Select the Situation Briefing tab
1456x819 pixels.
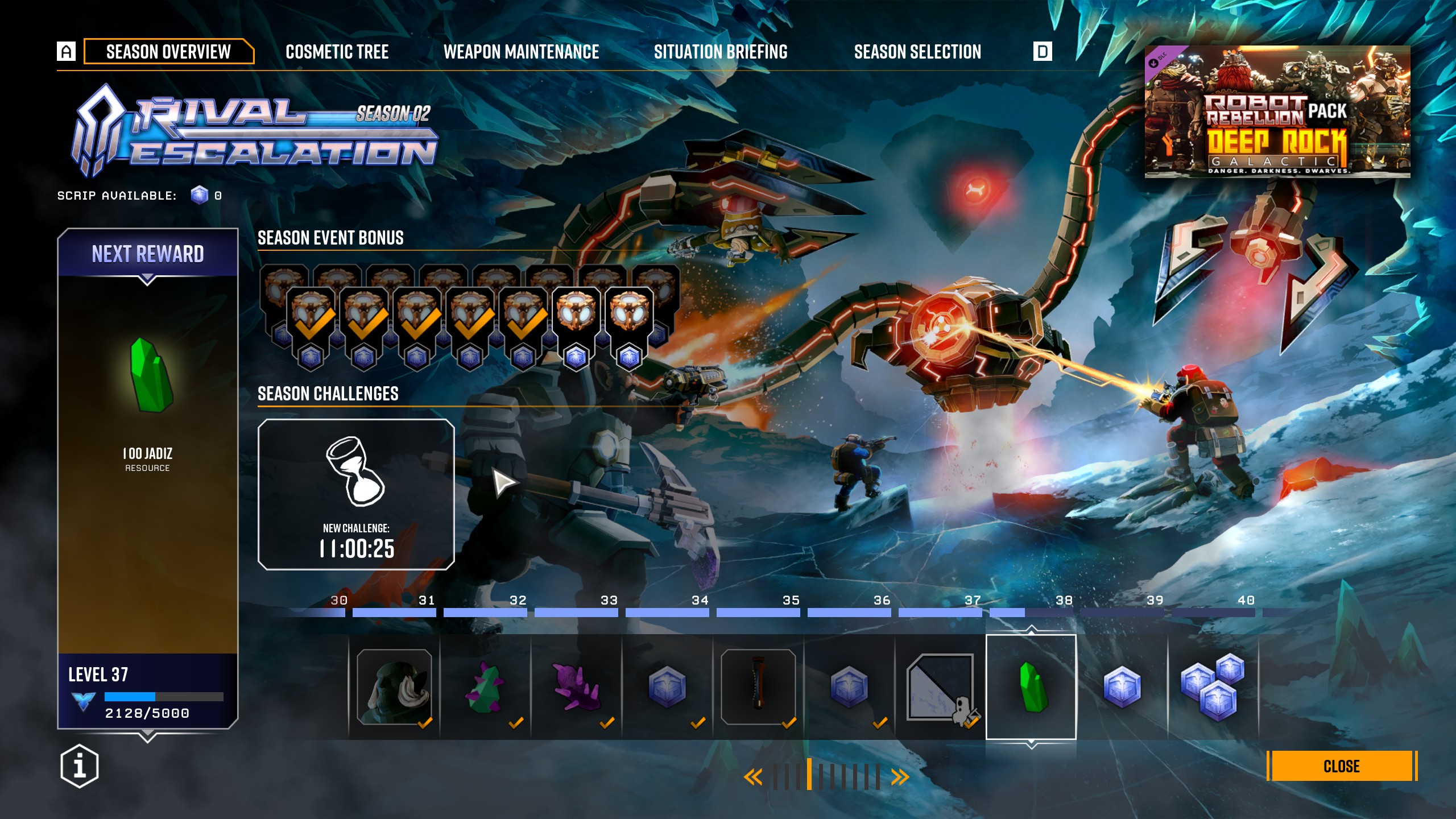721,52
